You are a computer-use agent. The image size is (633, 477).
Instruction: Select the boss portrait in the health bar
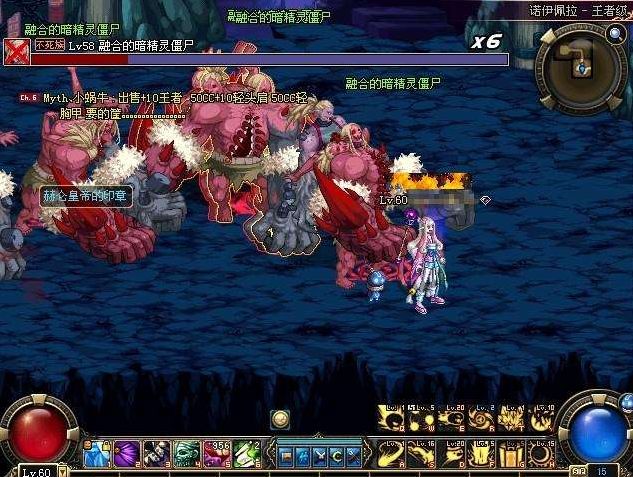16,51
